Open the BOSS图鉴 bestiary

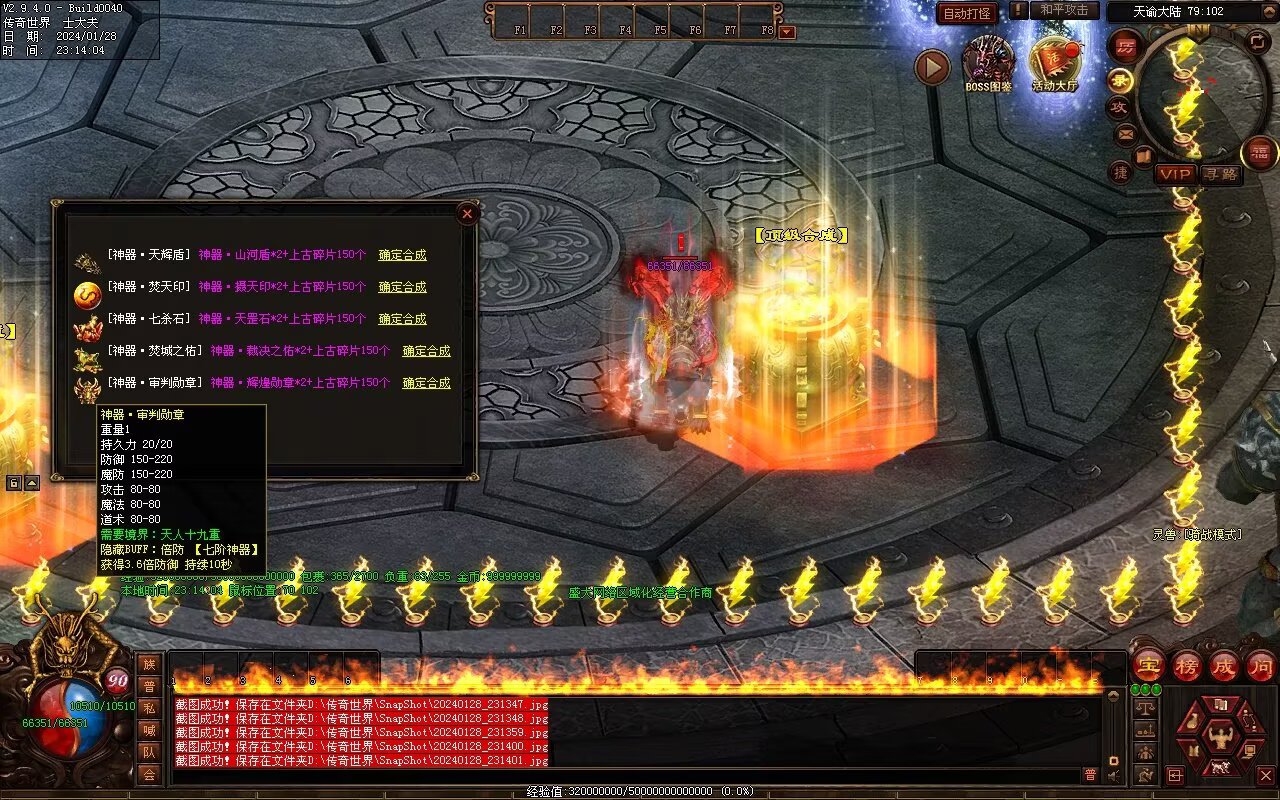tap(988, 62)
